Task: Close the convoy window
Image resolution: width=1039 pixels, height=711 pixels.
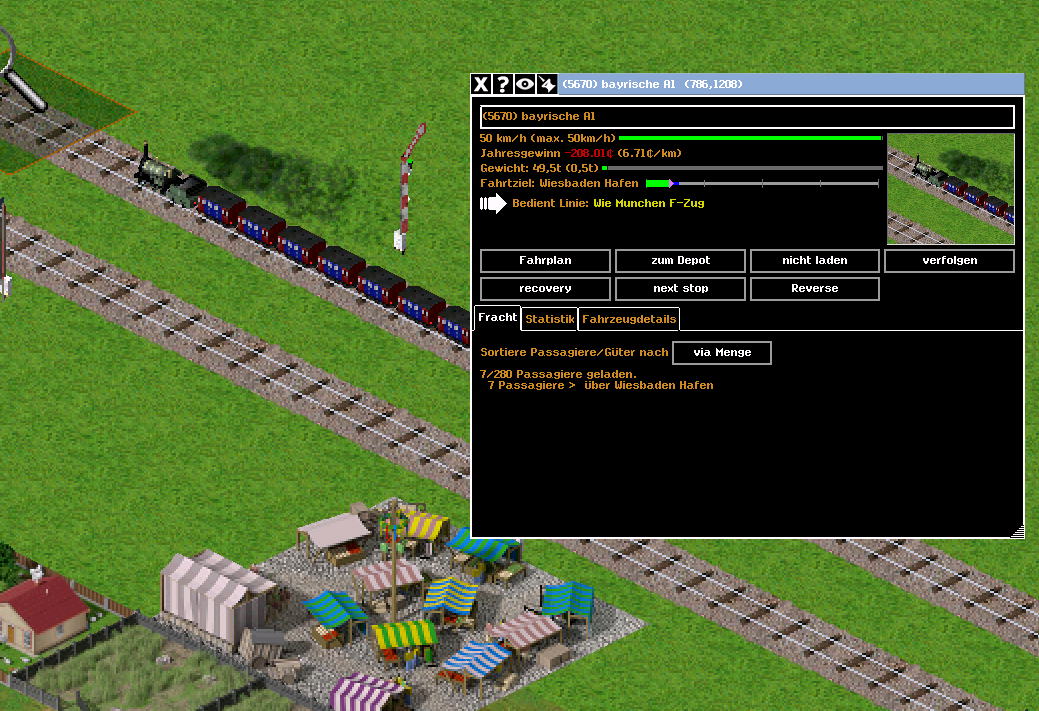Action: [x=481, y=85]
